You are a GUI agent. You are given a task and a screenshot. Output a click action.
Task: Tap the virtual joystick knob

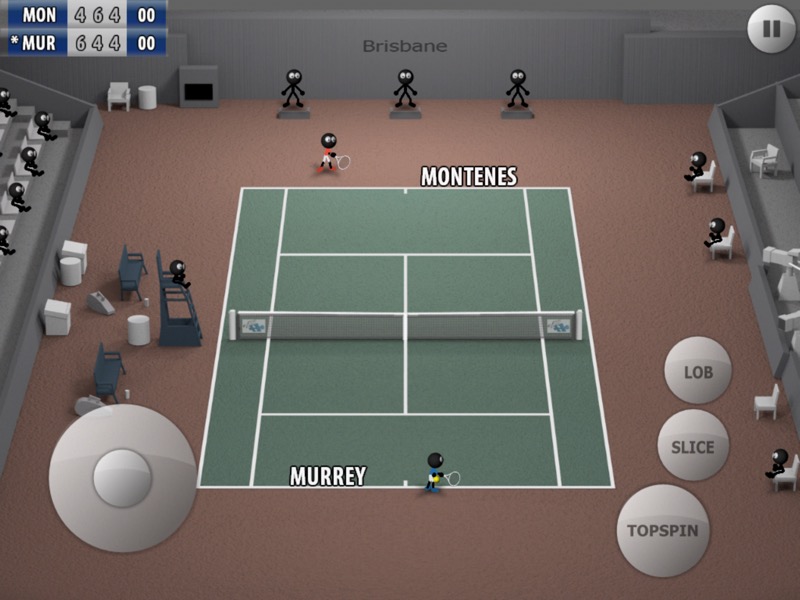pyautogui.click(x=122, y=477)
